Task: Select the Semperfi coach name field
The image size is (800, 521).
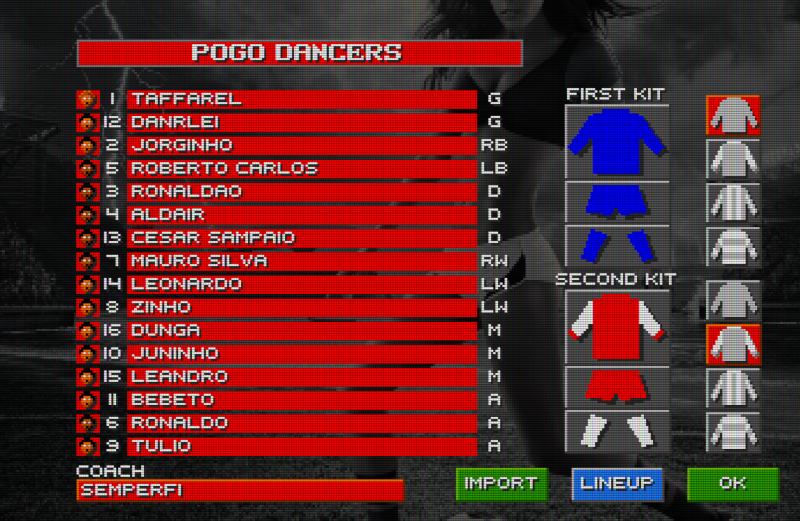Action: click(239, 490)
